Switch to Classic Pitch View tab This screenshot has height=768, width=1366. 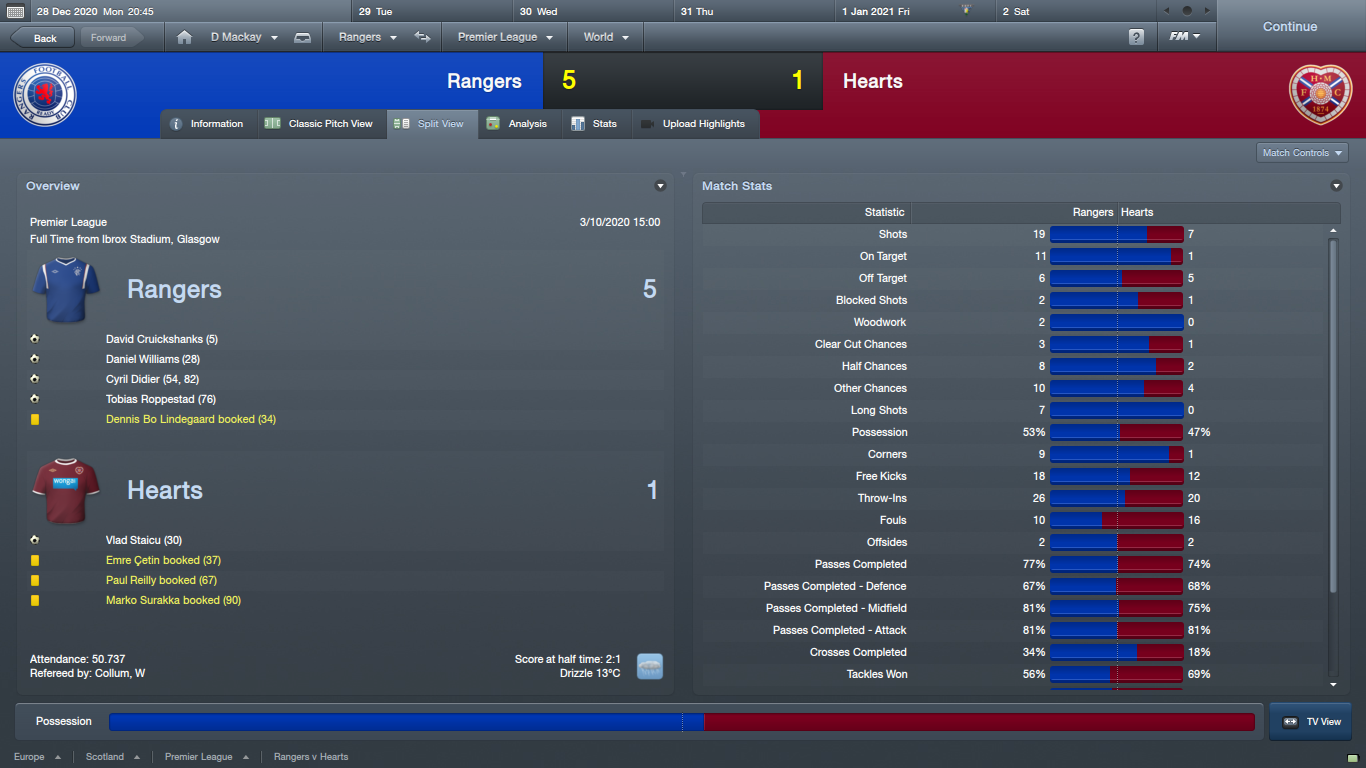pos(320,124)
